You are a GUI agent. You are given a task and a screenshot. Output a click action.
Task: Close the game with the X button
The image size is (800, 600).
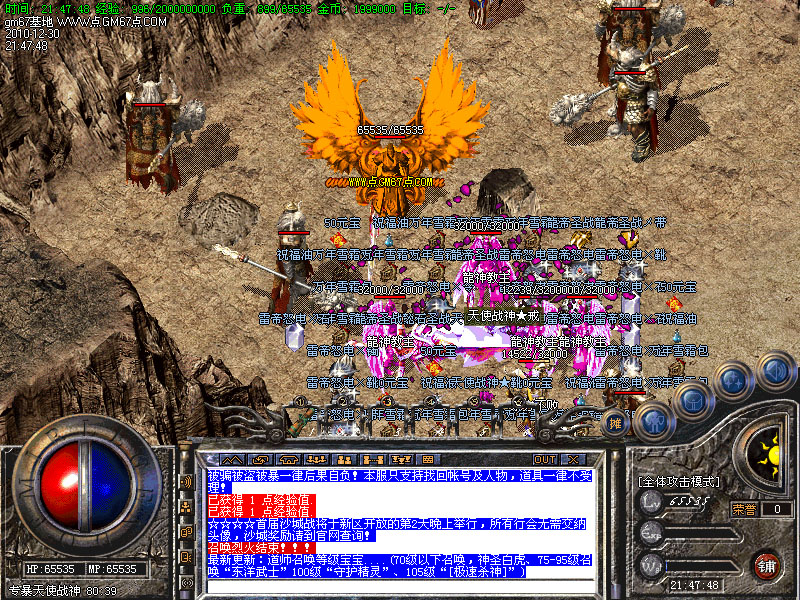(572, 460)
